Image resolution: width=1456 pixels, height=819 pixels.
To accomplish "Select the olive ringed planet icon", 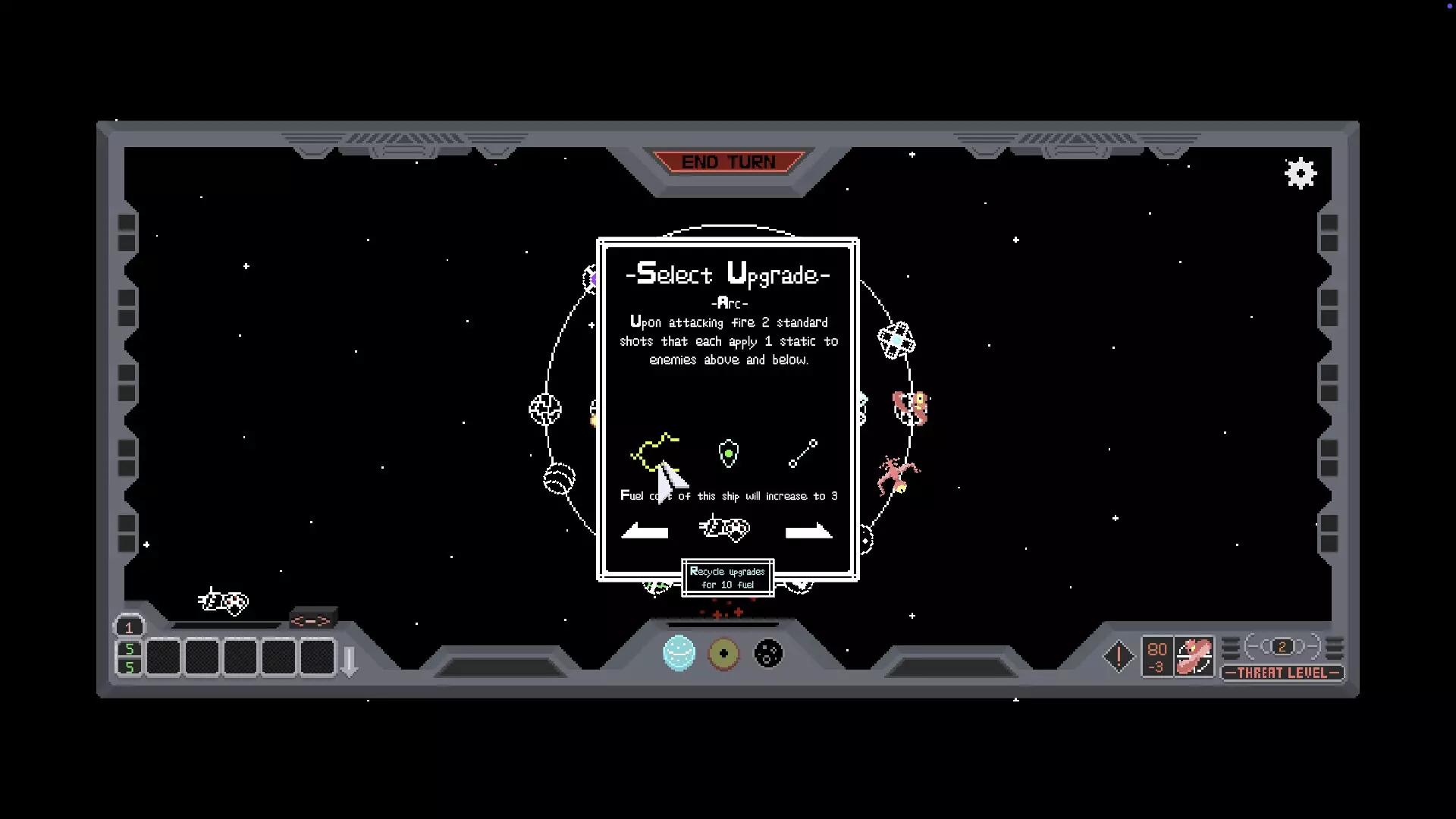I will [x=723, y=653].
